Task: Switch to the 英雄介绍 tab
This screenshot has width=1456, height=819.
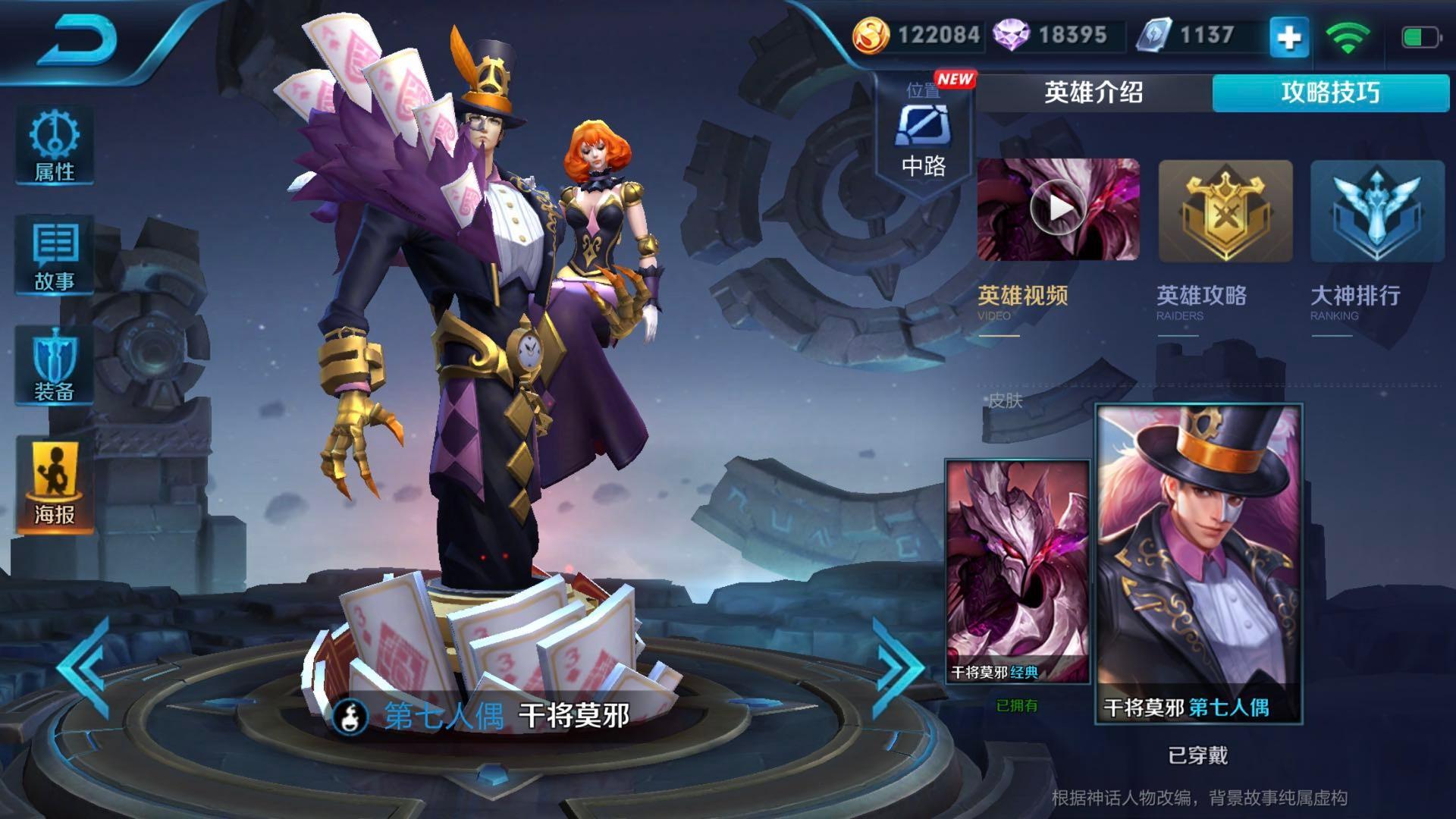Action: click(x=1094, y=93)
